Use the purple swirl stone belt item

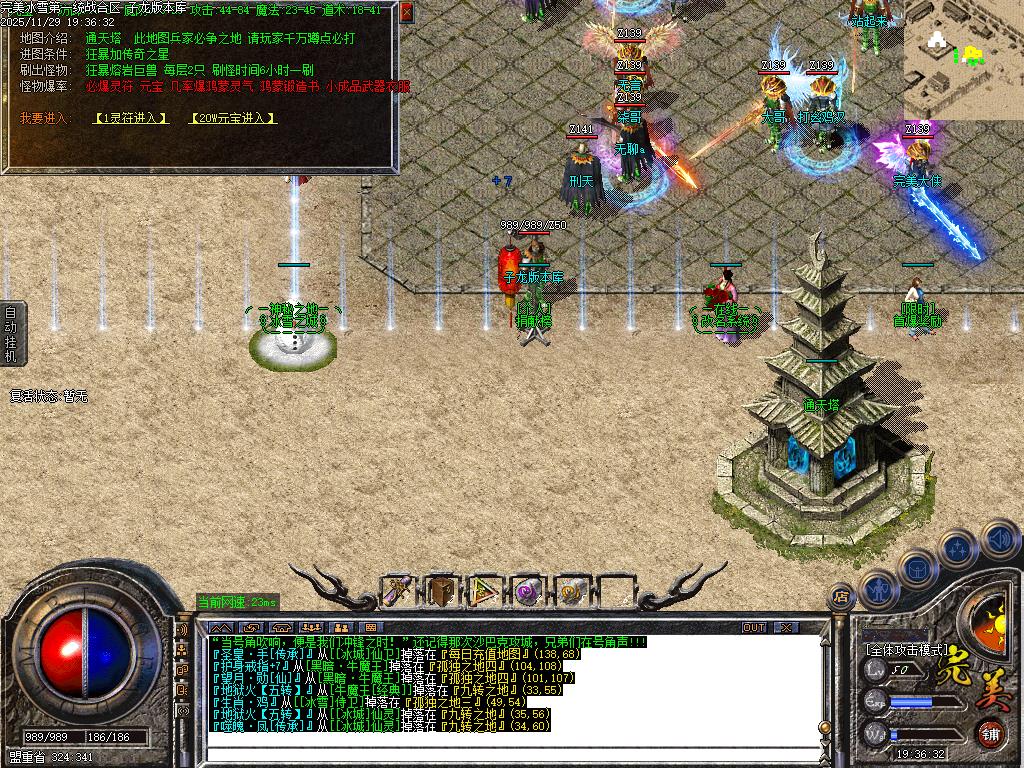tap(527, 592)
